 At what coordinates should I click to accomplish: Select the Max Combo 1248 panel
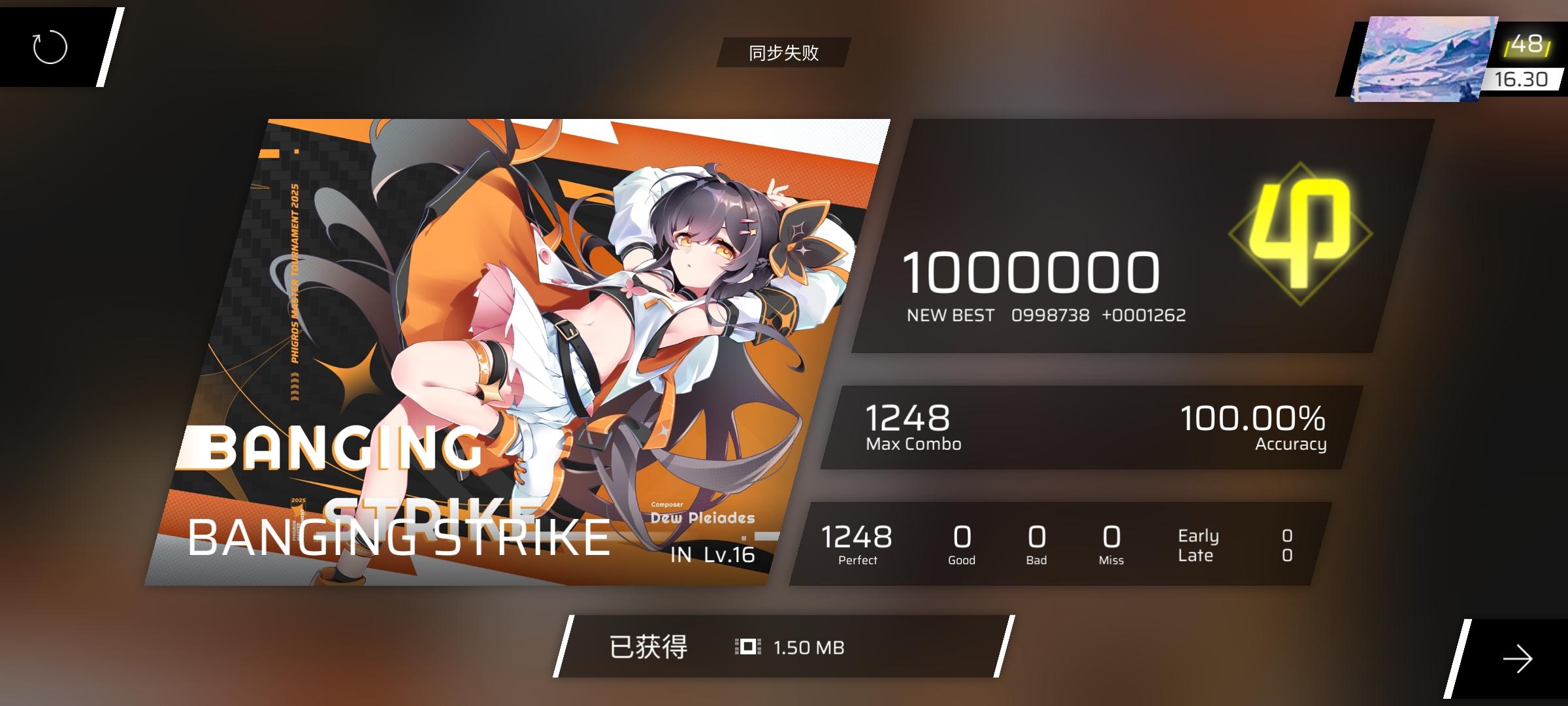pyautogui.click(x=908, y=428)
